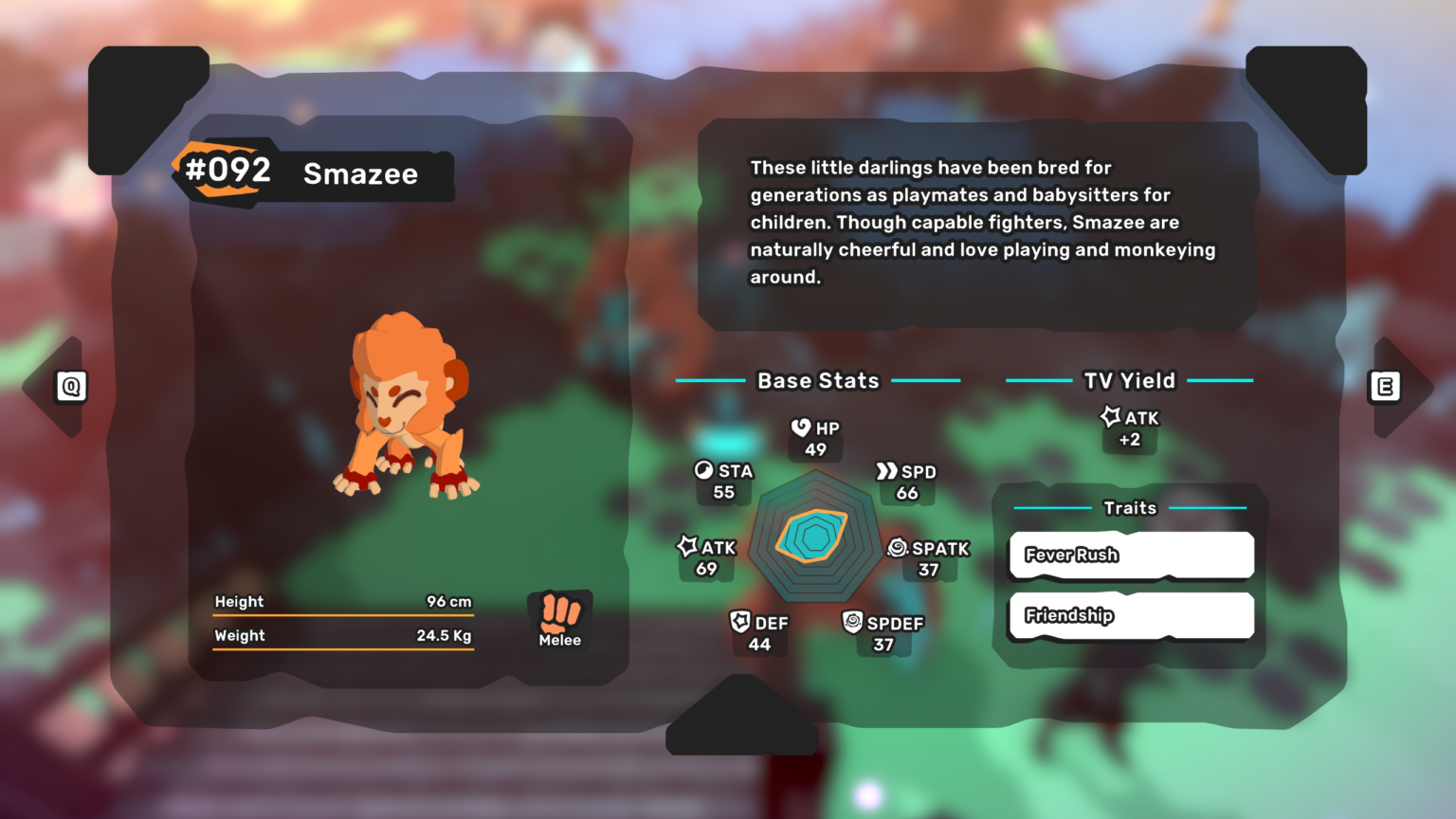Click the E next Temtem arrow

pos(1386,386)
